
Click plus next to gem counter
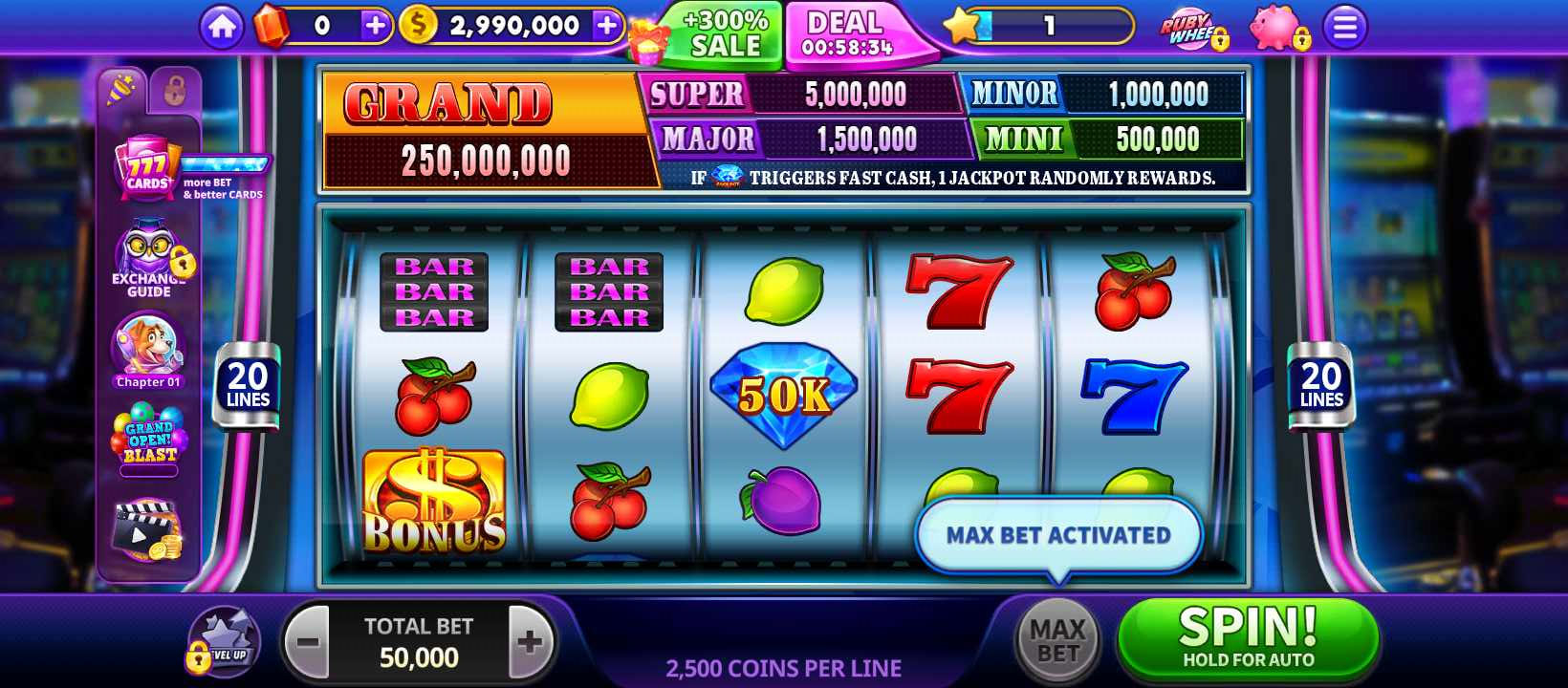coord(375,26)
